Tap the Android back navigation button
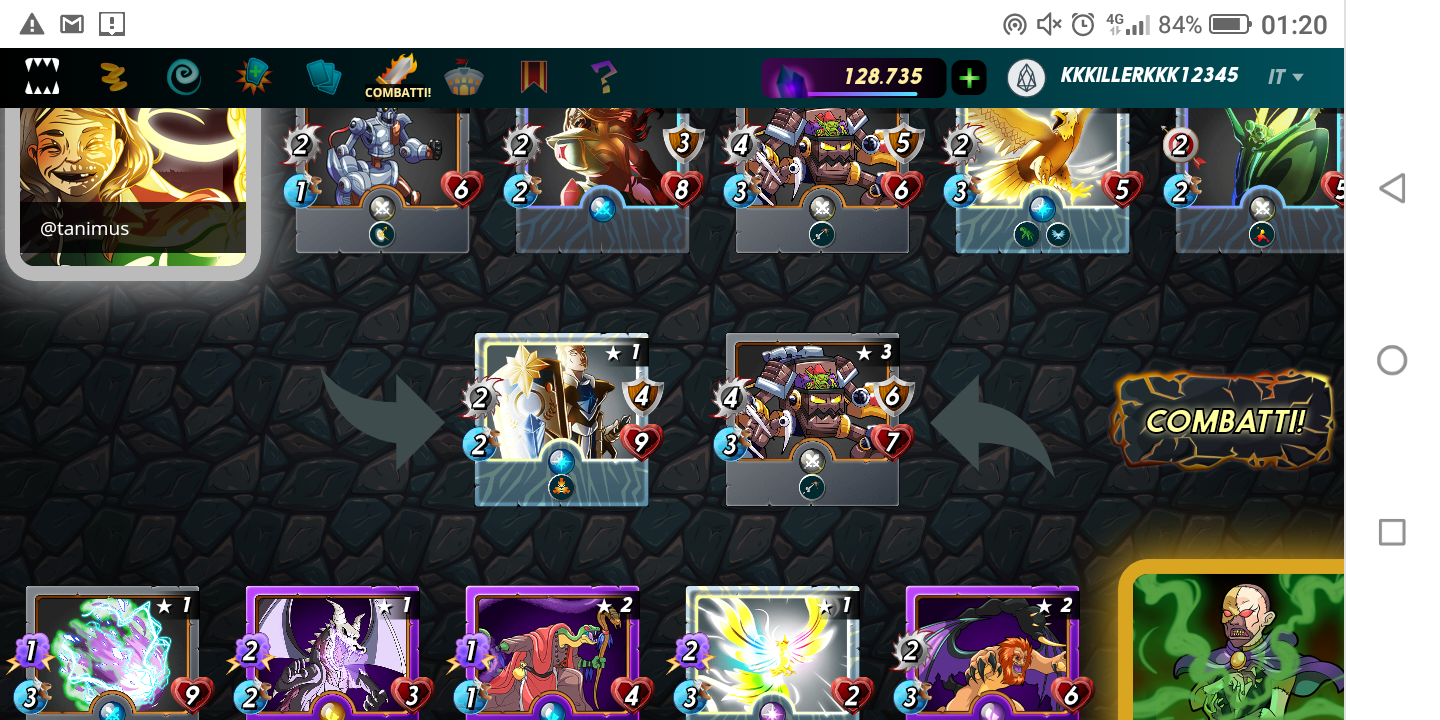Screen dimensions: 1440x720 pyautogui.click(x=1392, y=188)
